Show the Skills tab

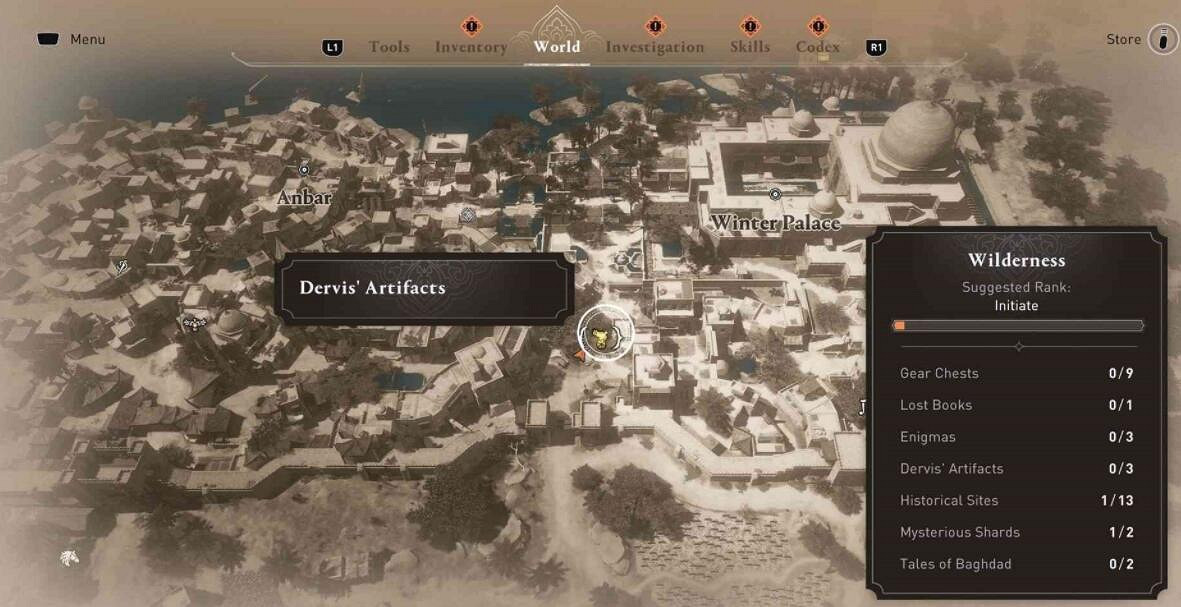pos(749,47)
